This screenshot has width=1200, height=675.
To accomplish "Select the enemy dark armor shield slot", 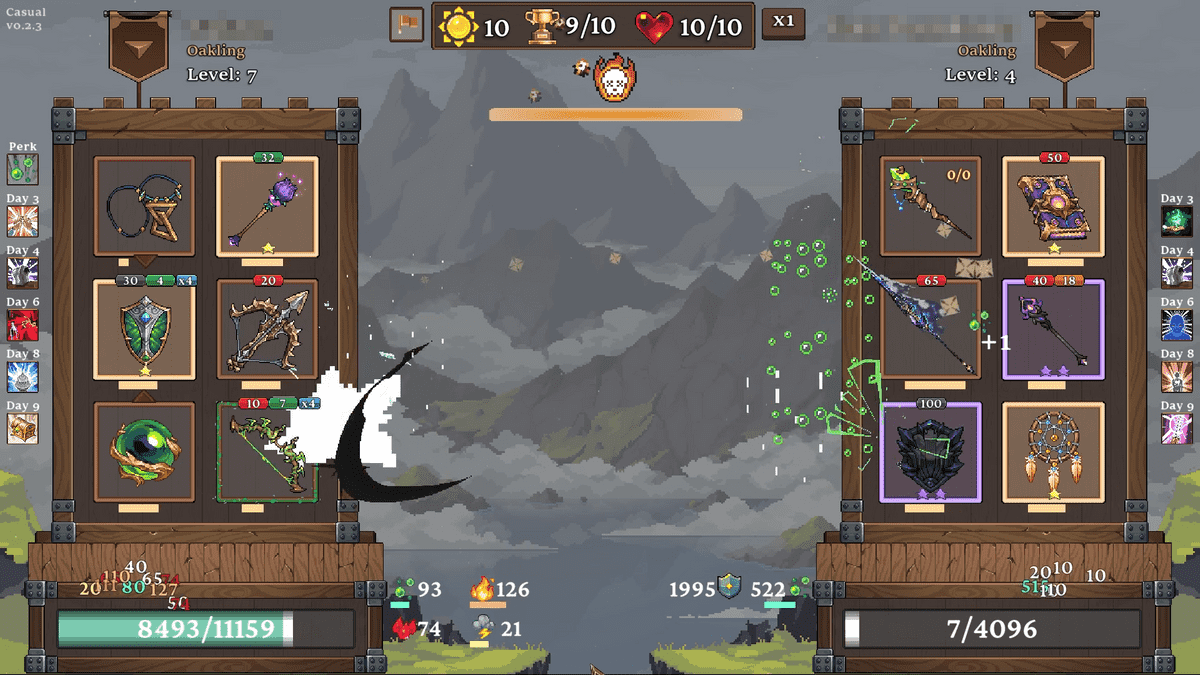I will 930,451.
